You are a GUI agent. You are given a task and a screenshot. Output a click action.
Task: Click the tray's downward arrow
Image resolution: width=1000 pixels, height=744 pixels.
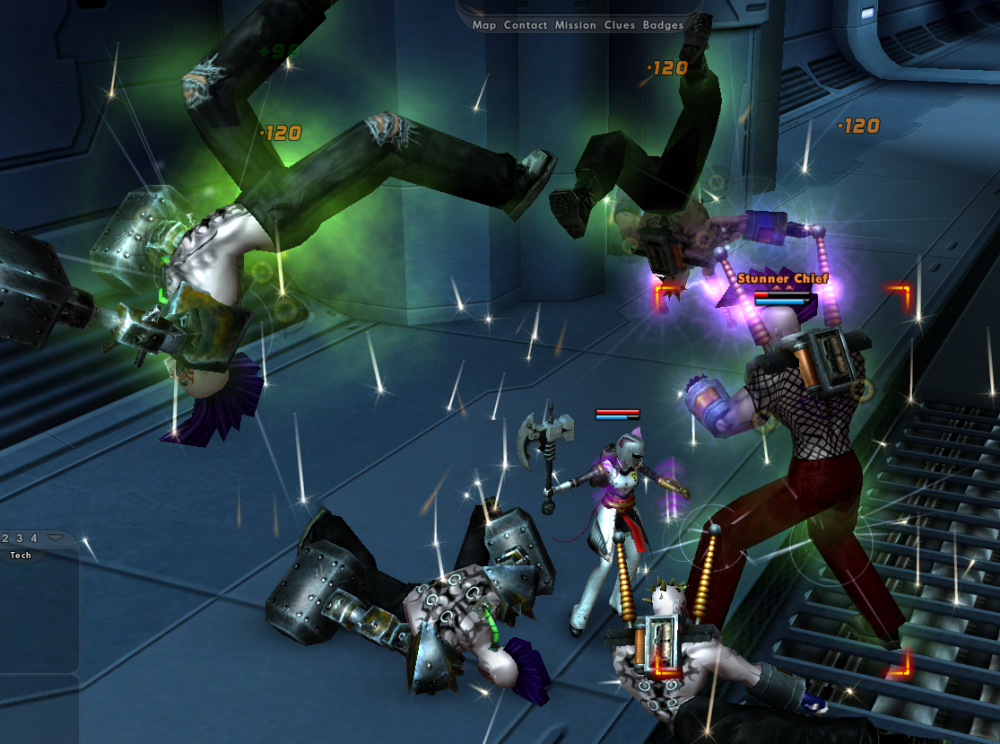coord(54,538)
